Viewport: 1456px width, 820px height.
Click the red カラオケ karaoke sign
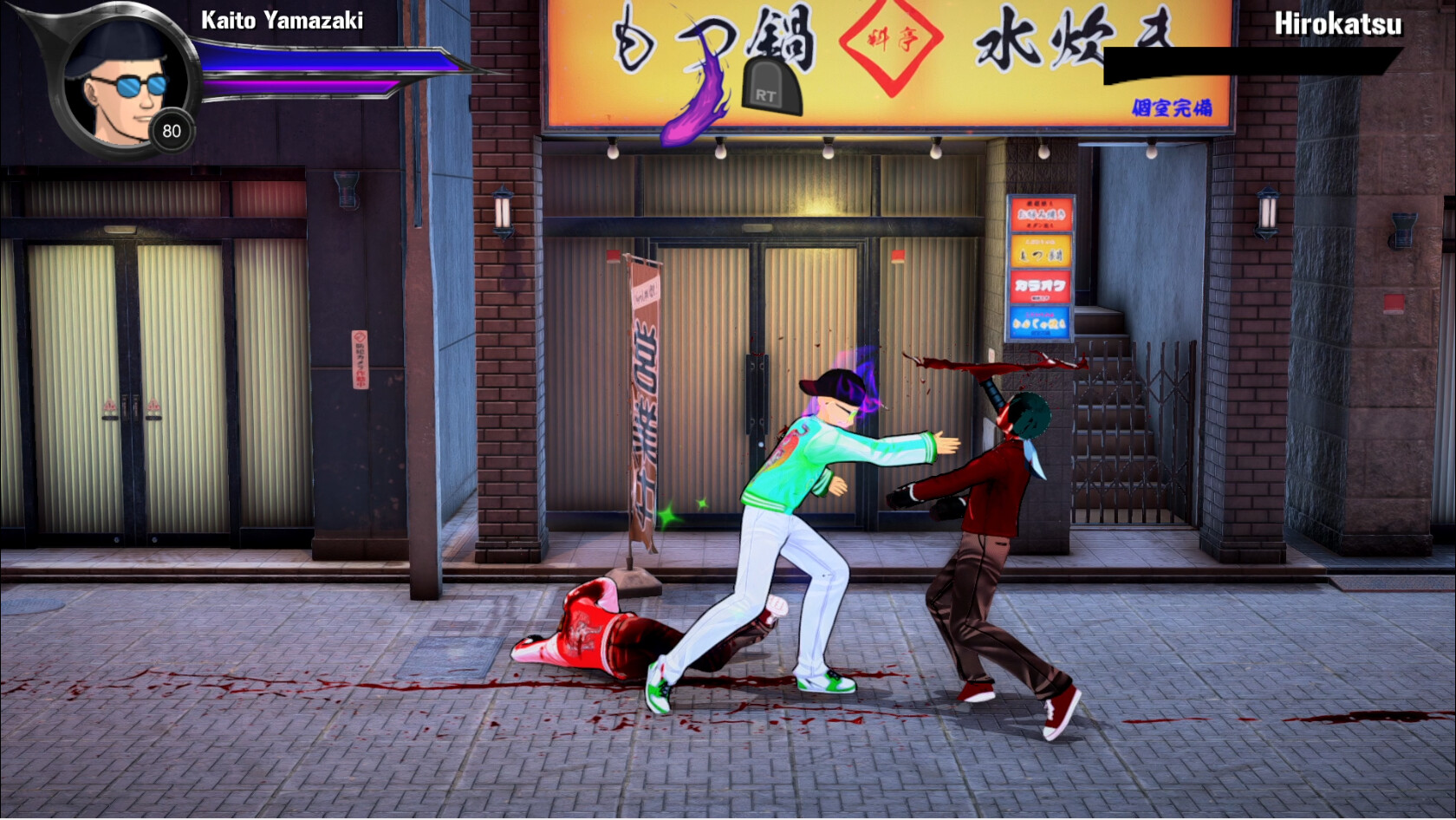[x=1040, y=284]
